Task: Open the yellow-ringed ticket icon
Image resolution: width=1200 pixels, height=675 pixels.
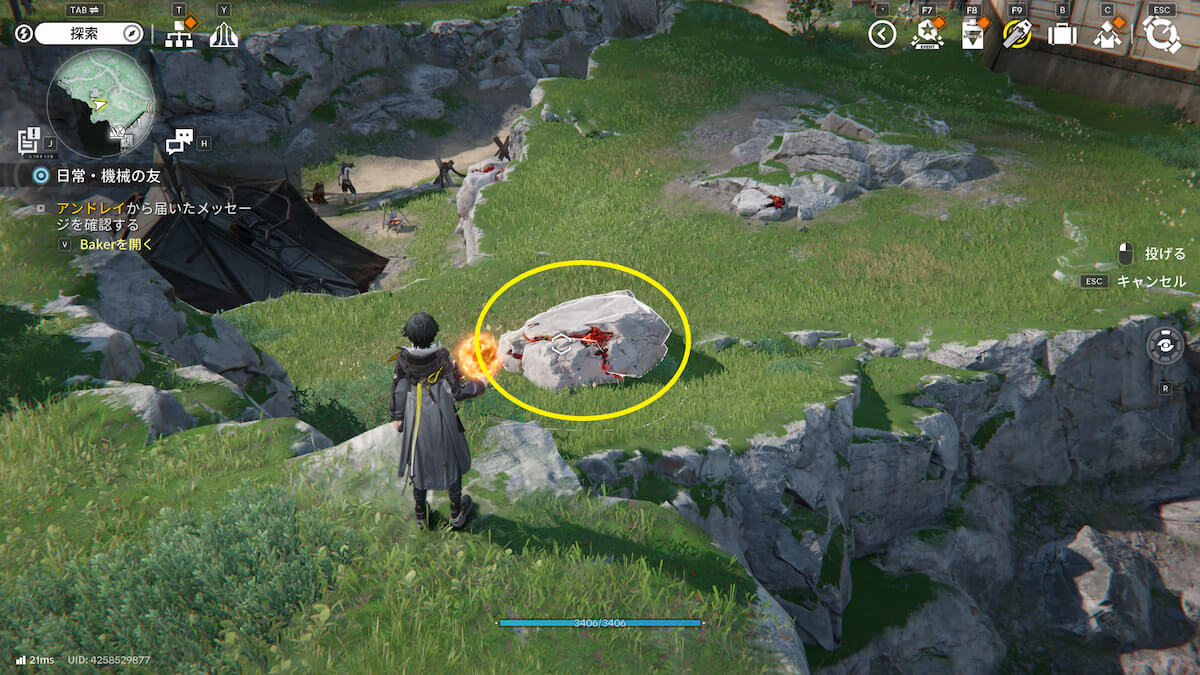Action: click(x=1017, y=35)
